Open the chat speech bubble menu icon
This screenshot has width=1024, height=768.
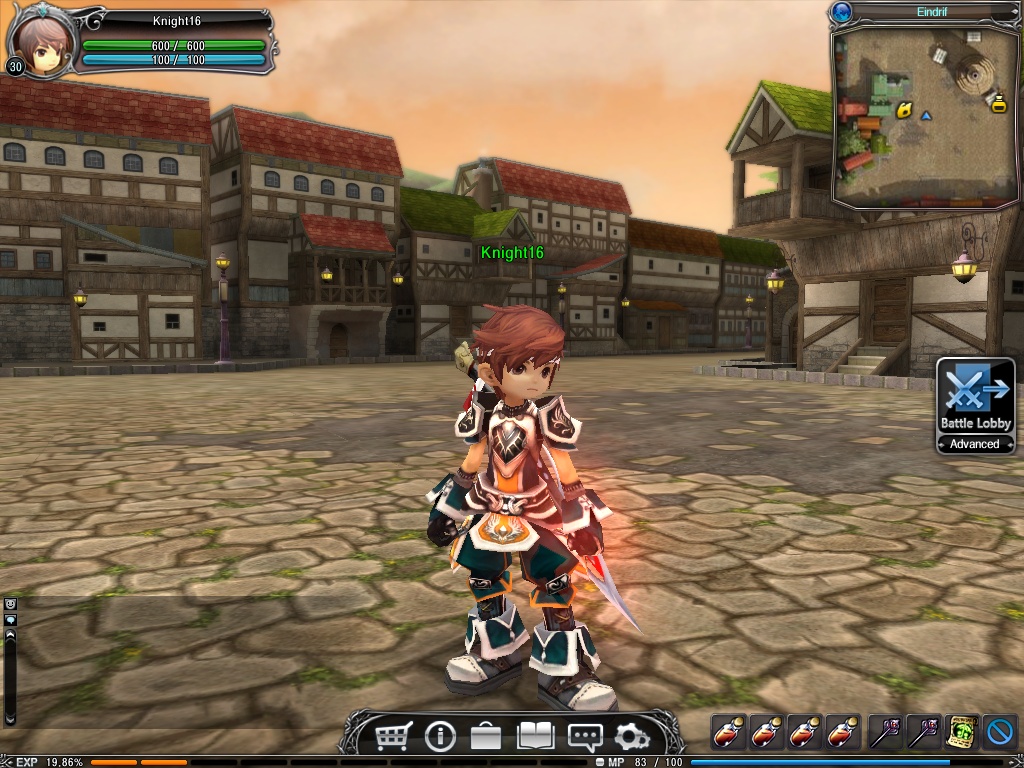pos(584,737)
